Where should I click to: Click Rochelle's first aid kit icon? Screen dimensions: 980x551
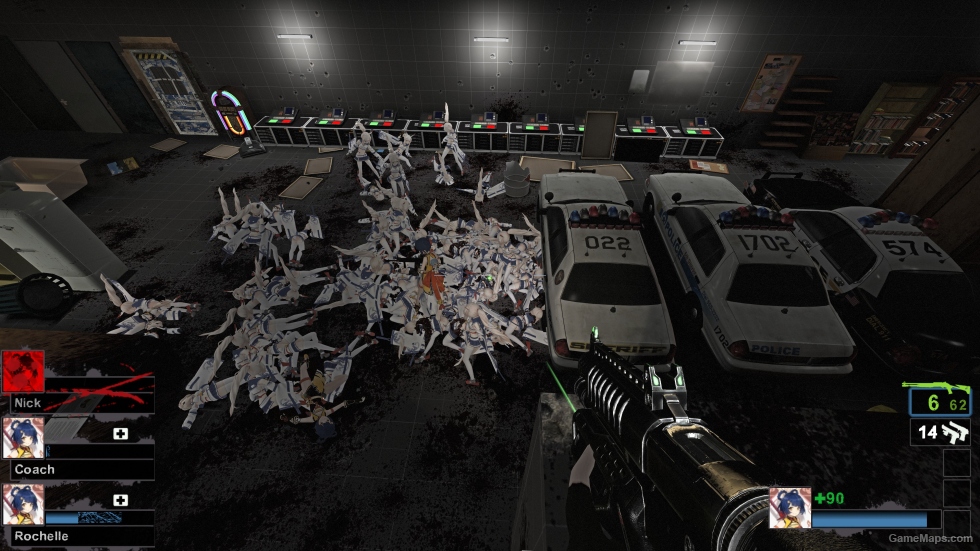tap(121, 500)
